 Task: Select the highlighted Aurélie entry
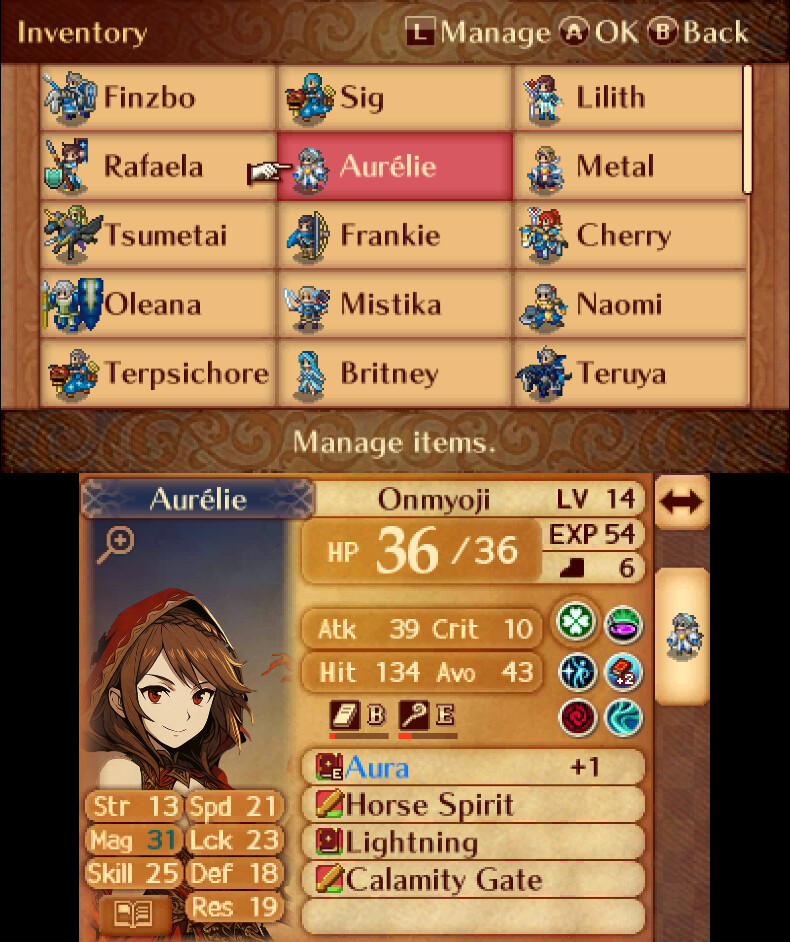coord(394,167)
